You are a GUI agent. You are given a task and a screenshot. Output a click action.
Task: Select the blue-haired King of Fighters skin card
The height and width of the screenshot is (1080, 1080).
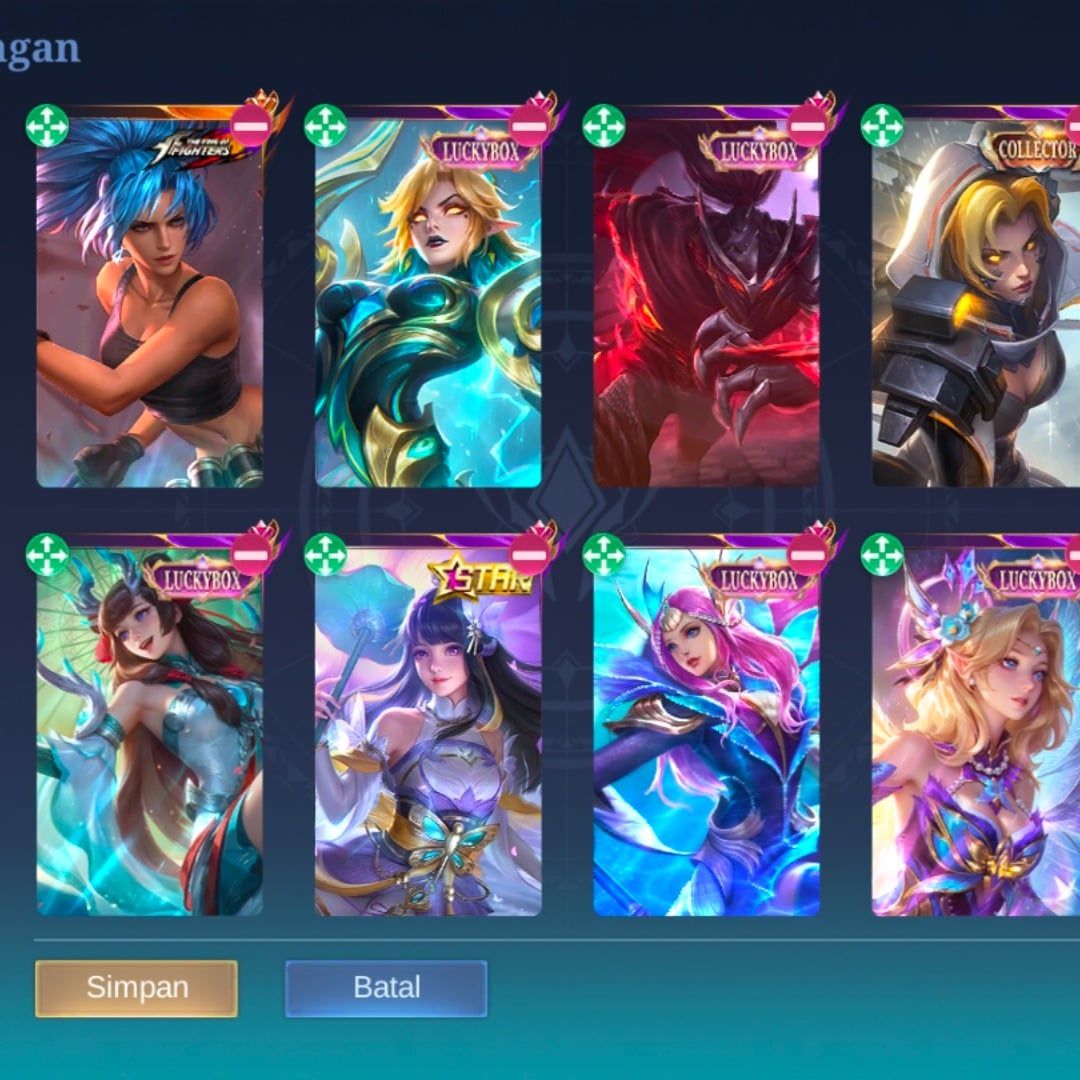pos(150,310)
